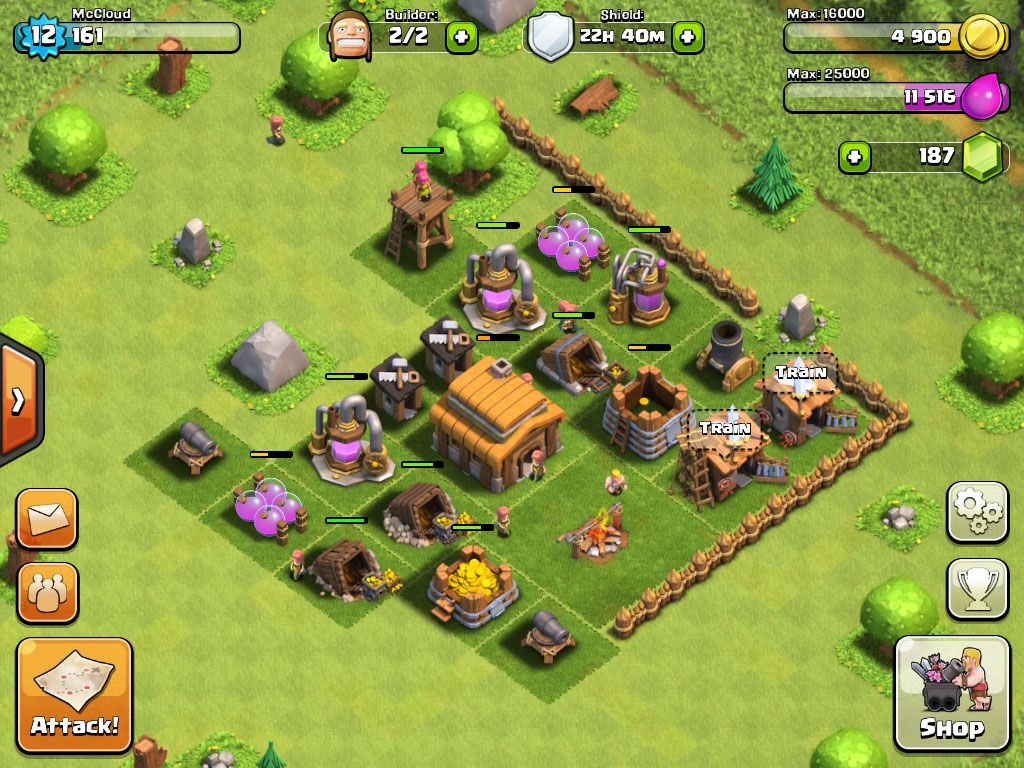The image size is (1024, 768).
Task: Open the settings gears button
Action: pos(977,512)
